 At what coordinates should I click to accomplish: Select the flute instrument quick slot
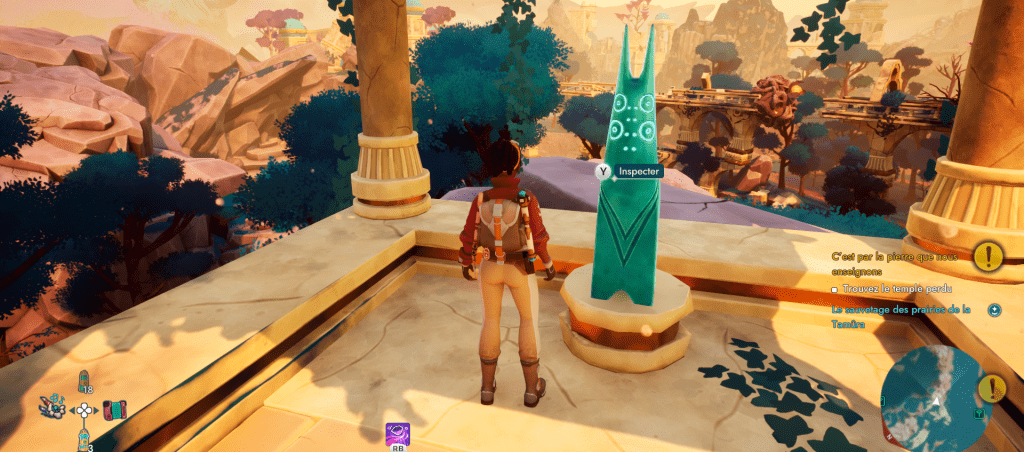(x=52, y=407)
